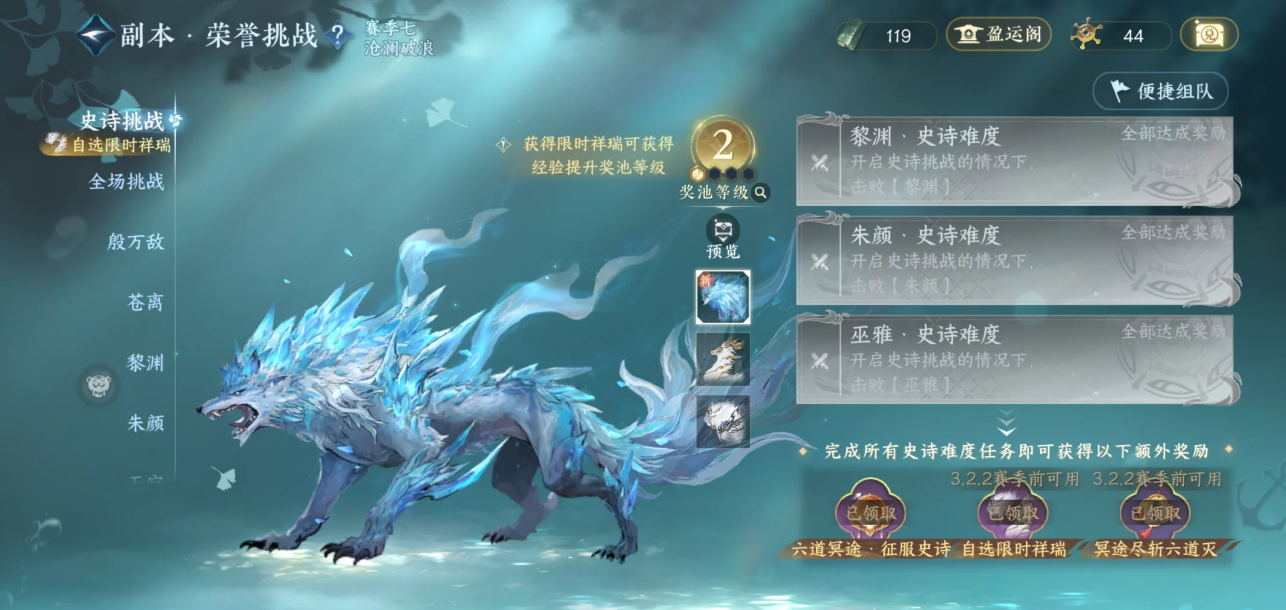The image size is (1286, 610).
Task: Open the 朱颜·史诗难度 task row
Action: pyautogui.click(x=1014, y=260)
